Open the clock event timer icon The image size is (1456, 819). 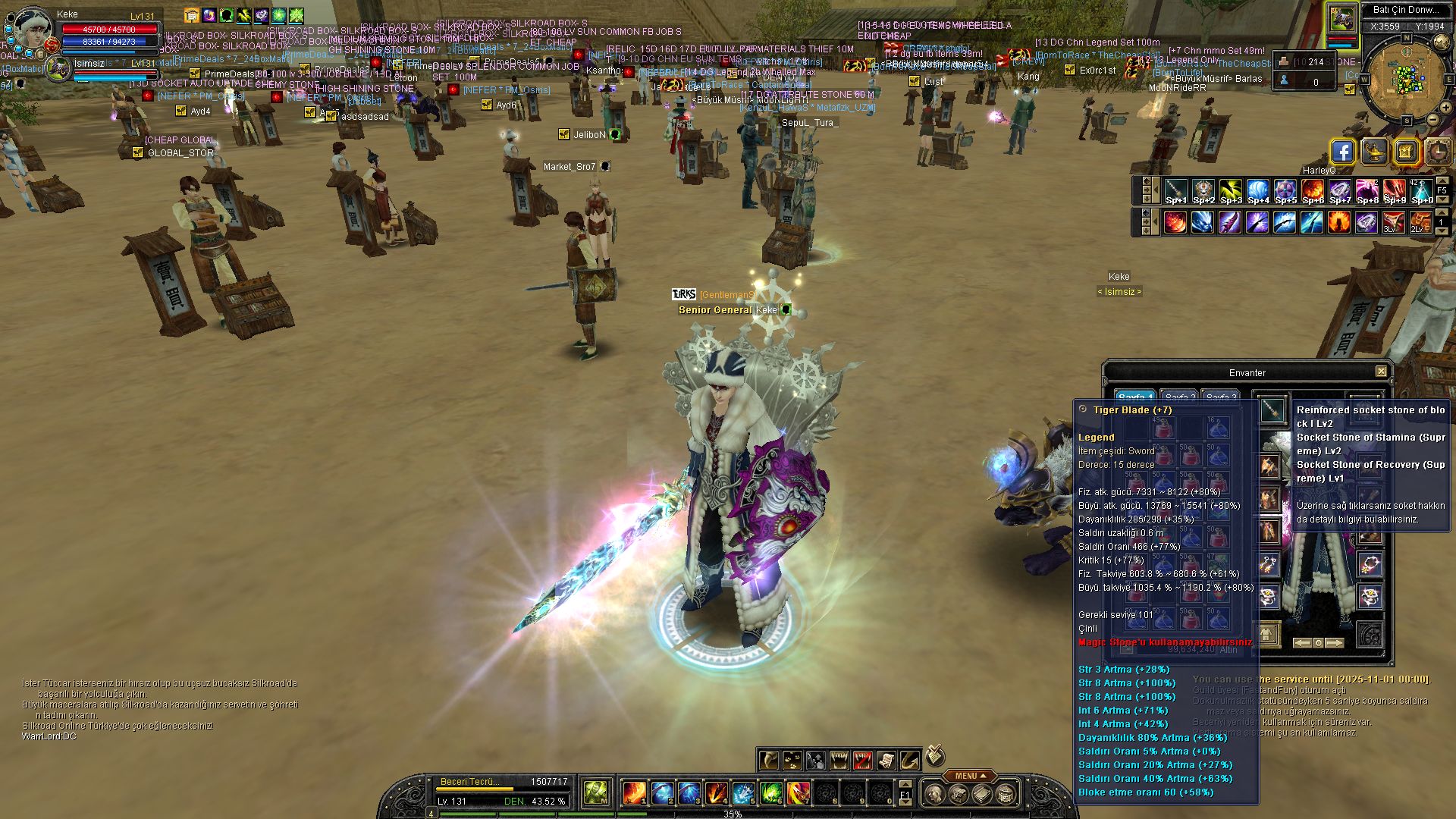tap(1438, 152)
